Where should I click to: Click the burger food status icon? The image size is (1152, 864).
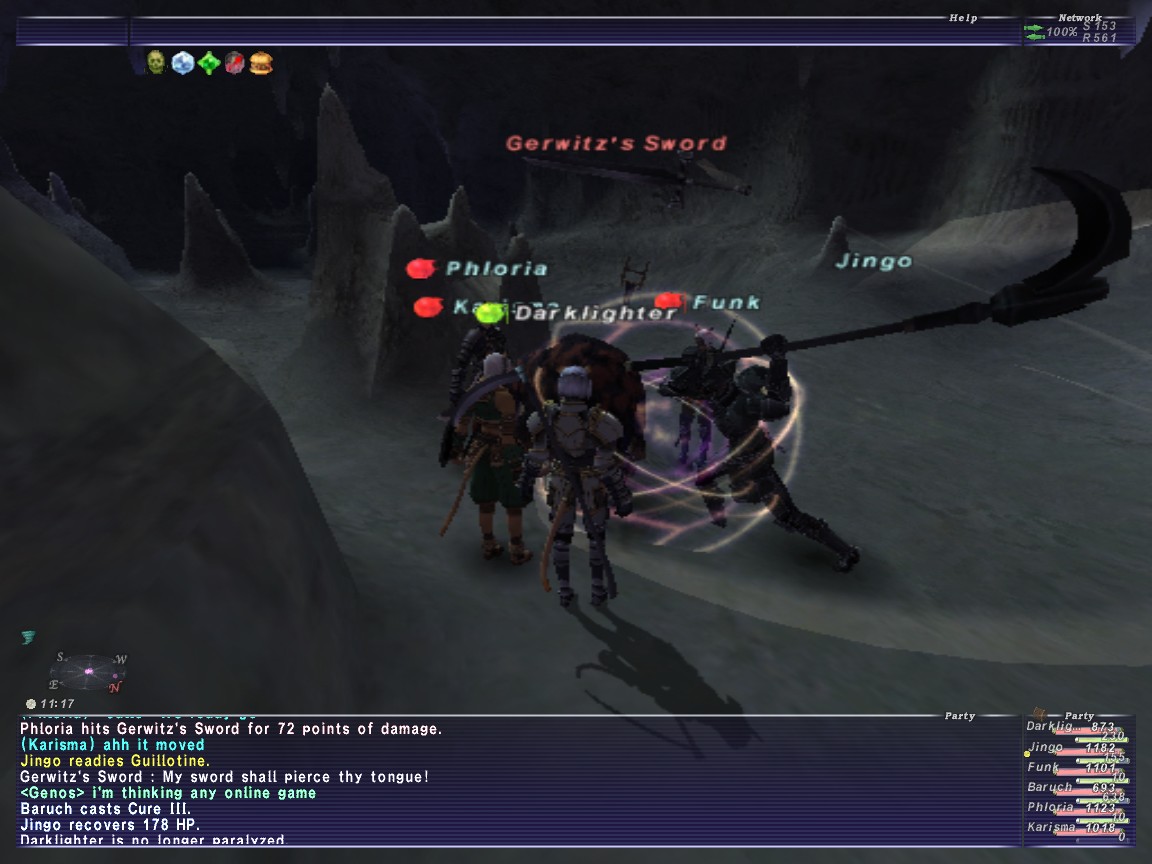[261, 63]
